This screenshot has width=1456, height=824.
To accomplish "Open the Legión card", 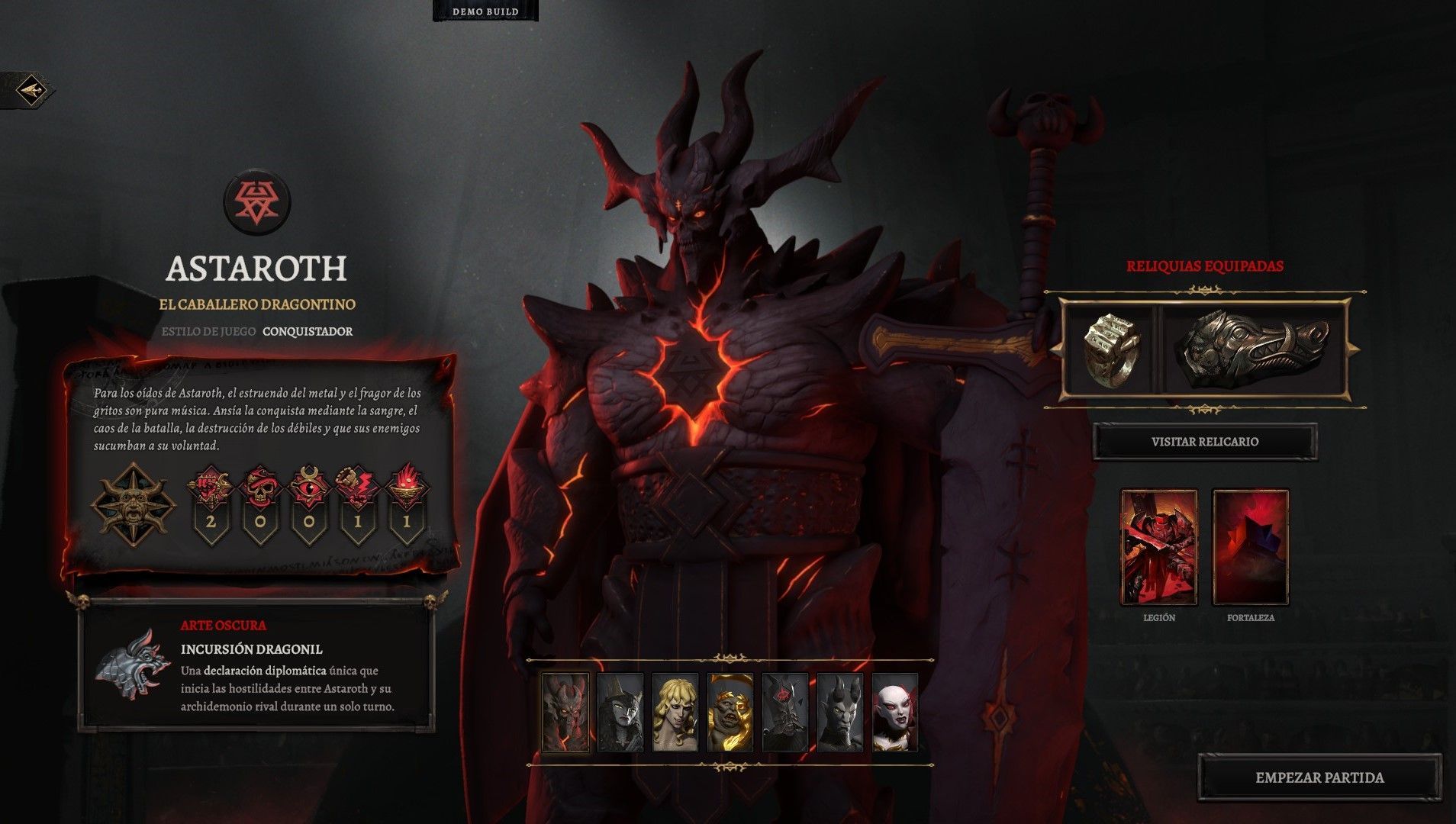I will (1158, 547).
